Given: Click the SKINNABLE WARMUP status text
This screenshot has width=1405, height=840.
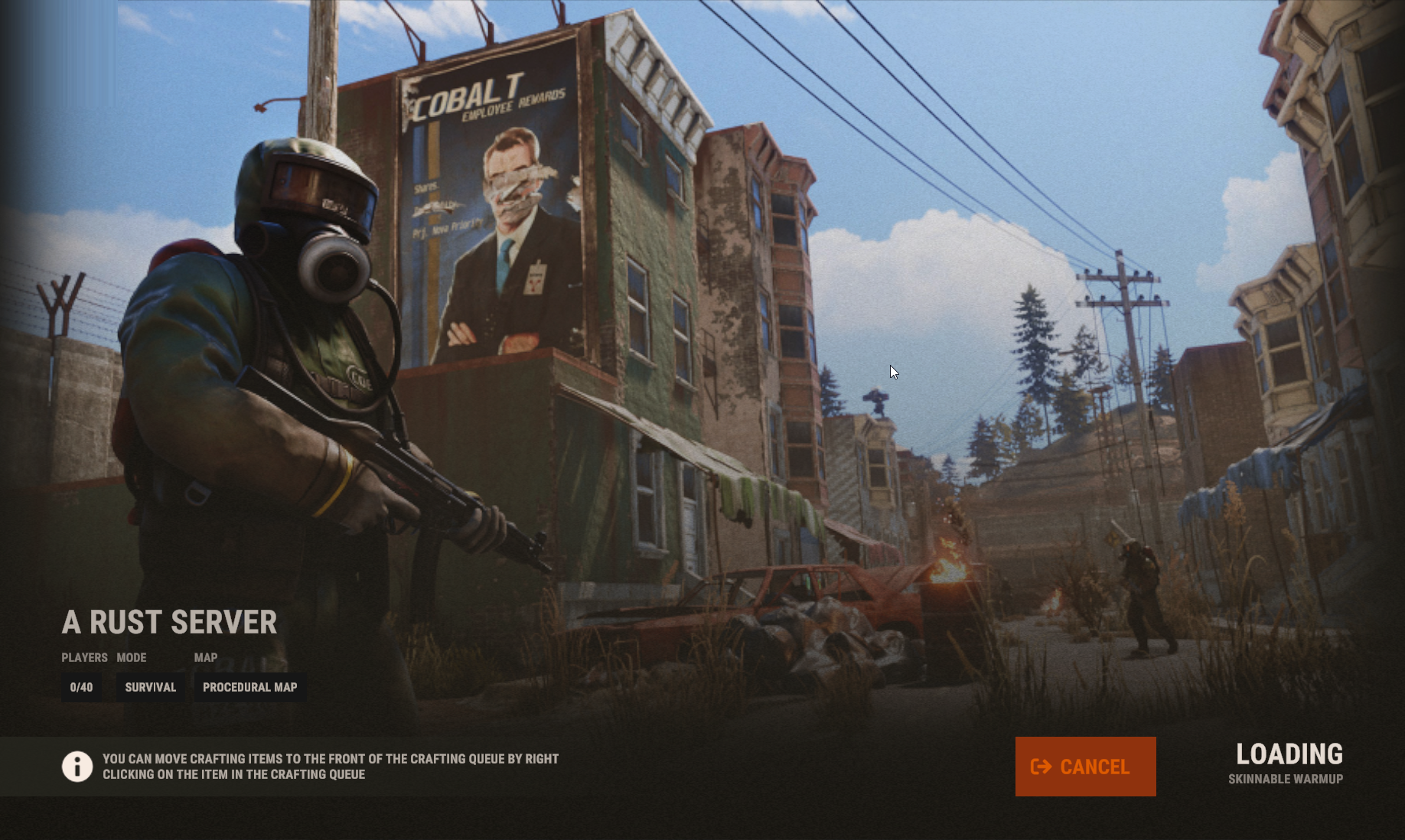Looking at the screenshot, I should 1287,778.
